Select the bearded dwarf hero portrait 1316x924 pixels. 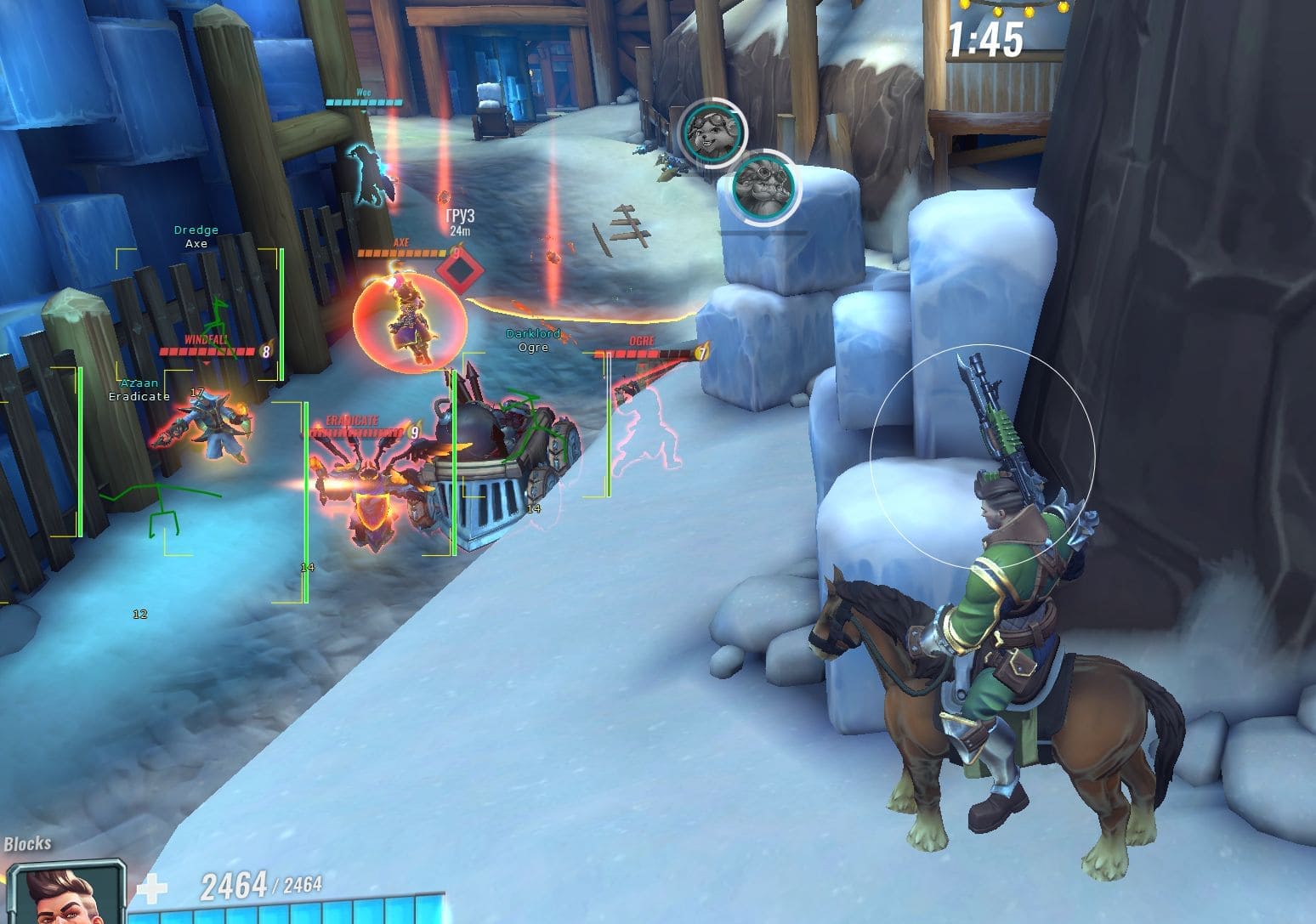pos(763,186)
